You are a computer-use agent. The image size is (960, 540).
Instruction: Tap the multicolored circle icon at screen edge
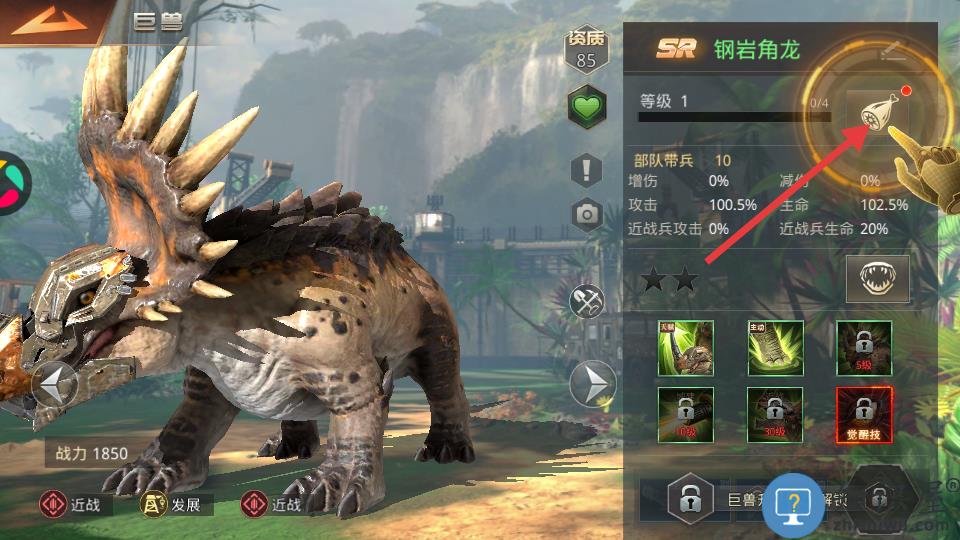point(10,183)
